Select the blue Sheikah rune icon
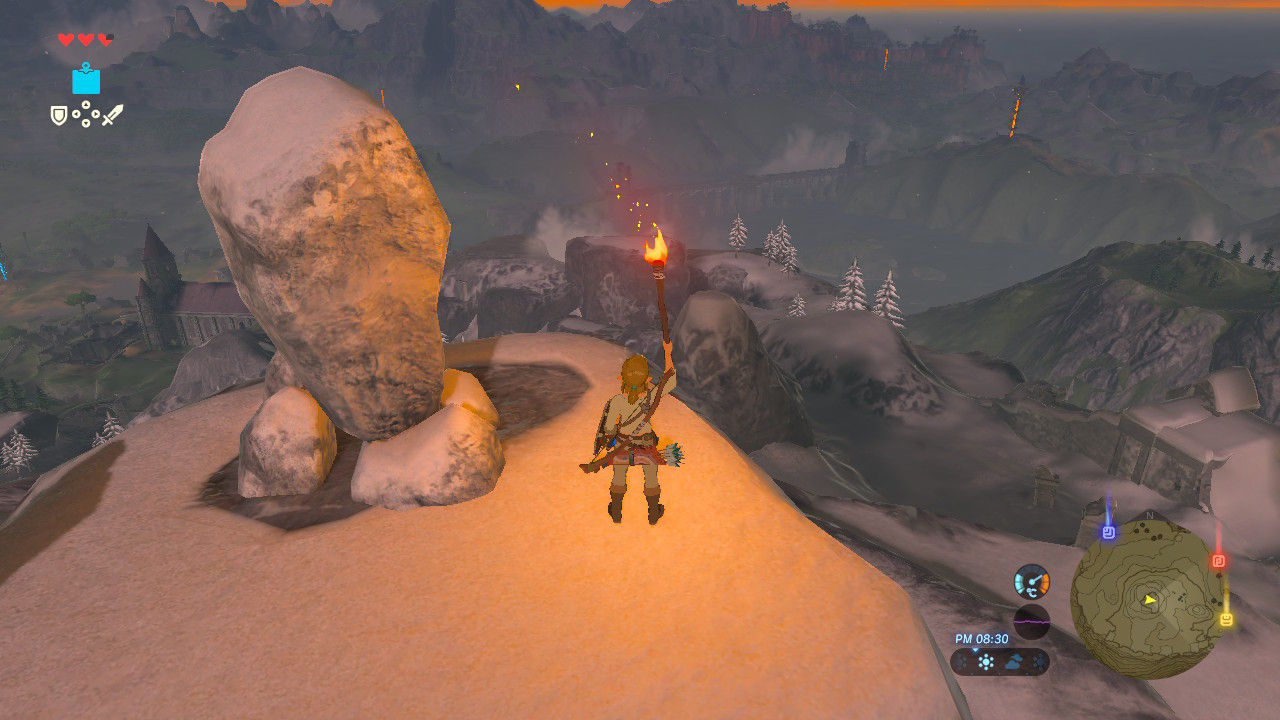 [x=86, y=79]
